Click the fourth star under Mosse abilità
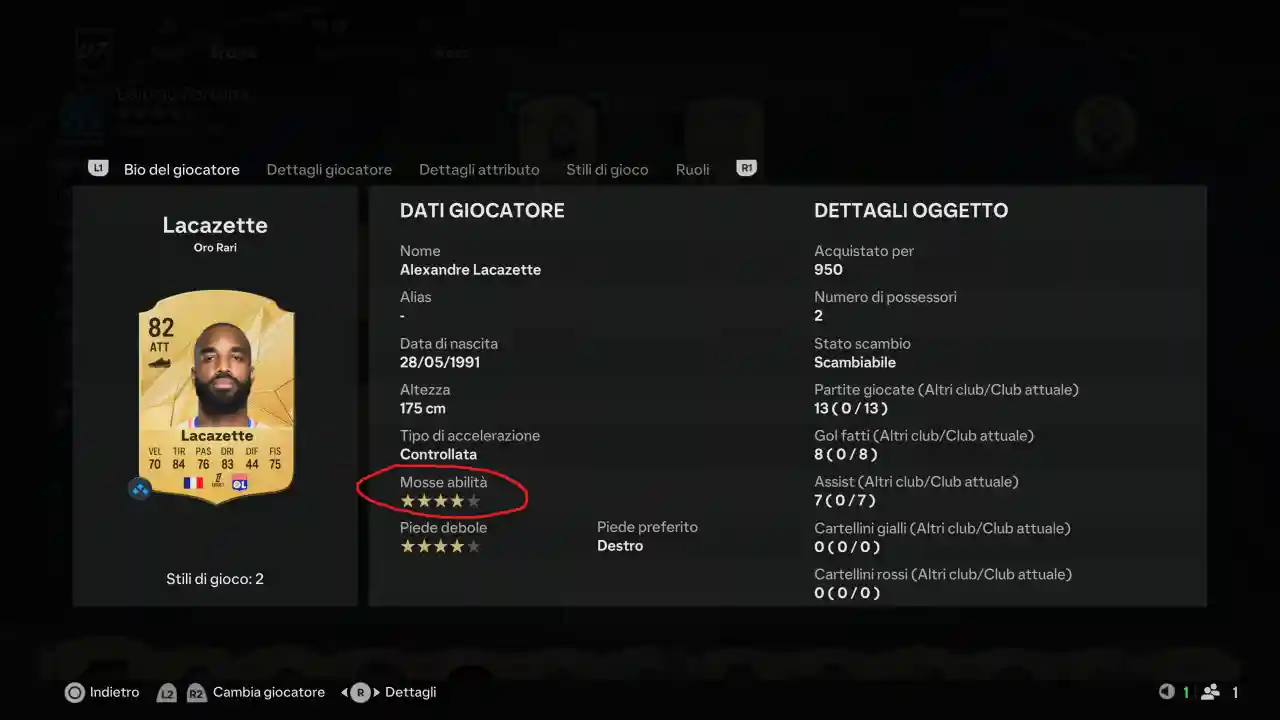The image size is (1280, 720). pos(456,501)
